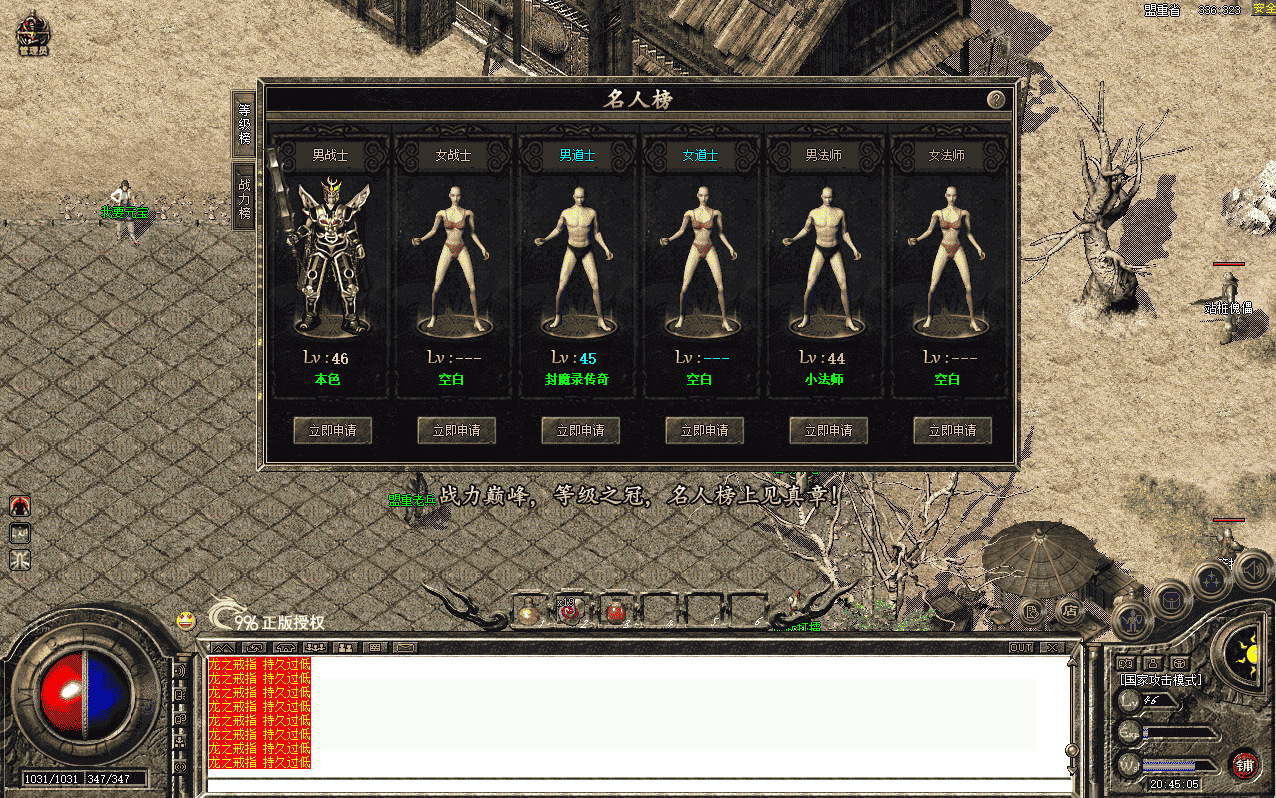The height and width of the screenshot is (798, 1276).
Task: Apply under the 女法师 column
Action: click(x=952, y=430)
